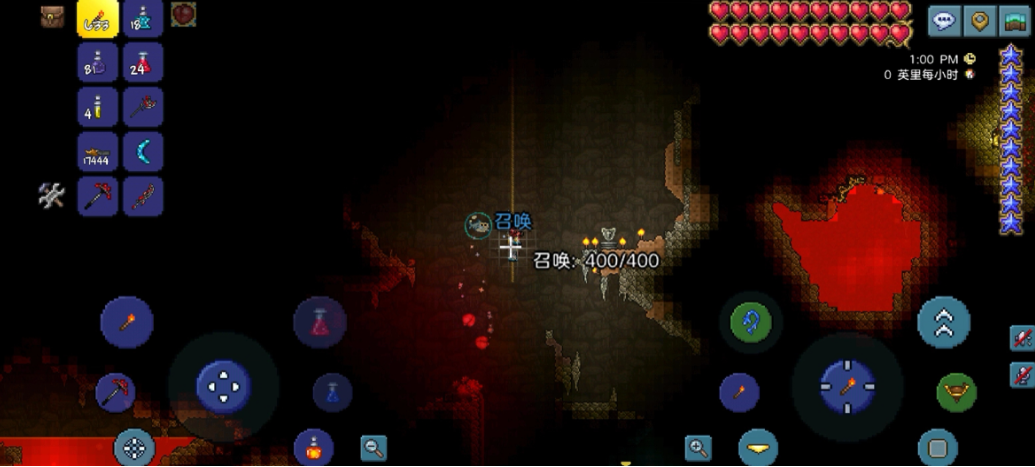Select the purple potion with 81 count

pyautogui.click(x=98, y=63)
